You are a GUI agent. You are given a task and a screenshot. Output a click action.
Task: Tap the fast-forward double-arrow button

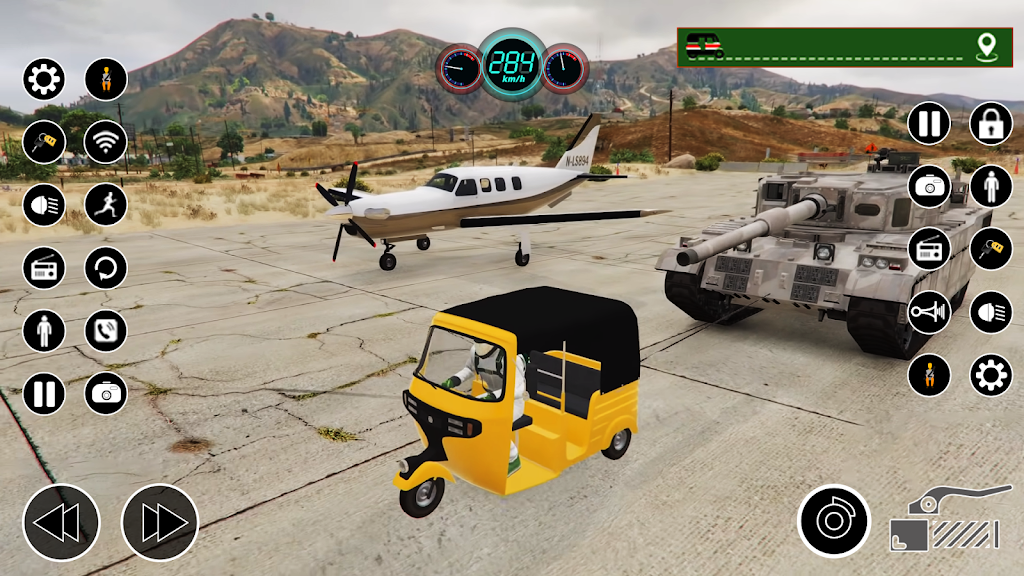(160, 522)
